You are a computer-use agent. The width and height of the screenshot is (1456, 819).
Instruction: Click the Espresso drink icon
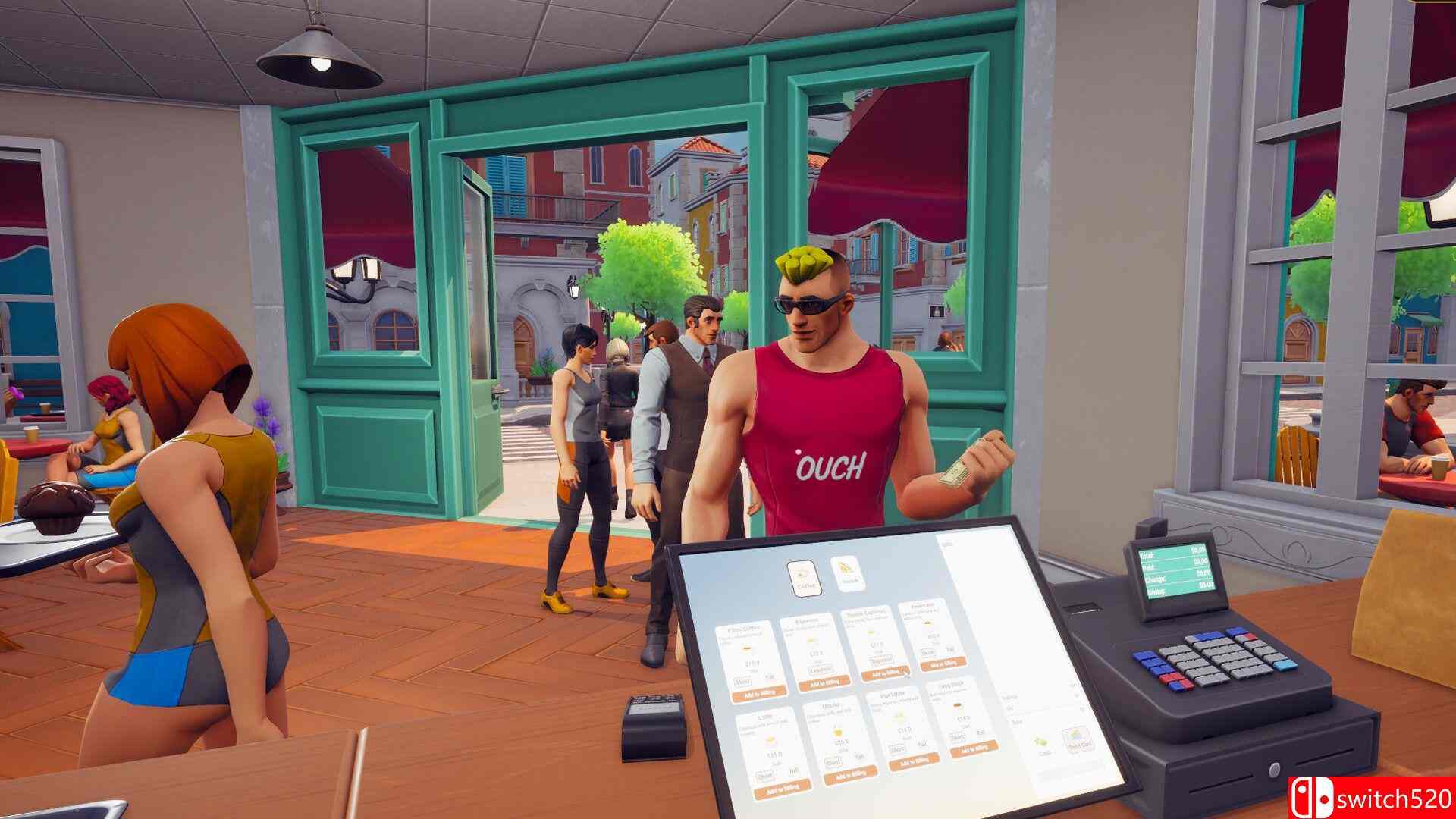pos(811,639)
